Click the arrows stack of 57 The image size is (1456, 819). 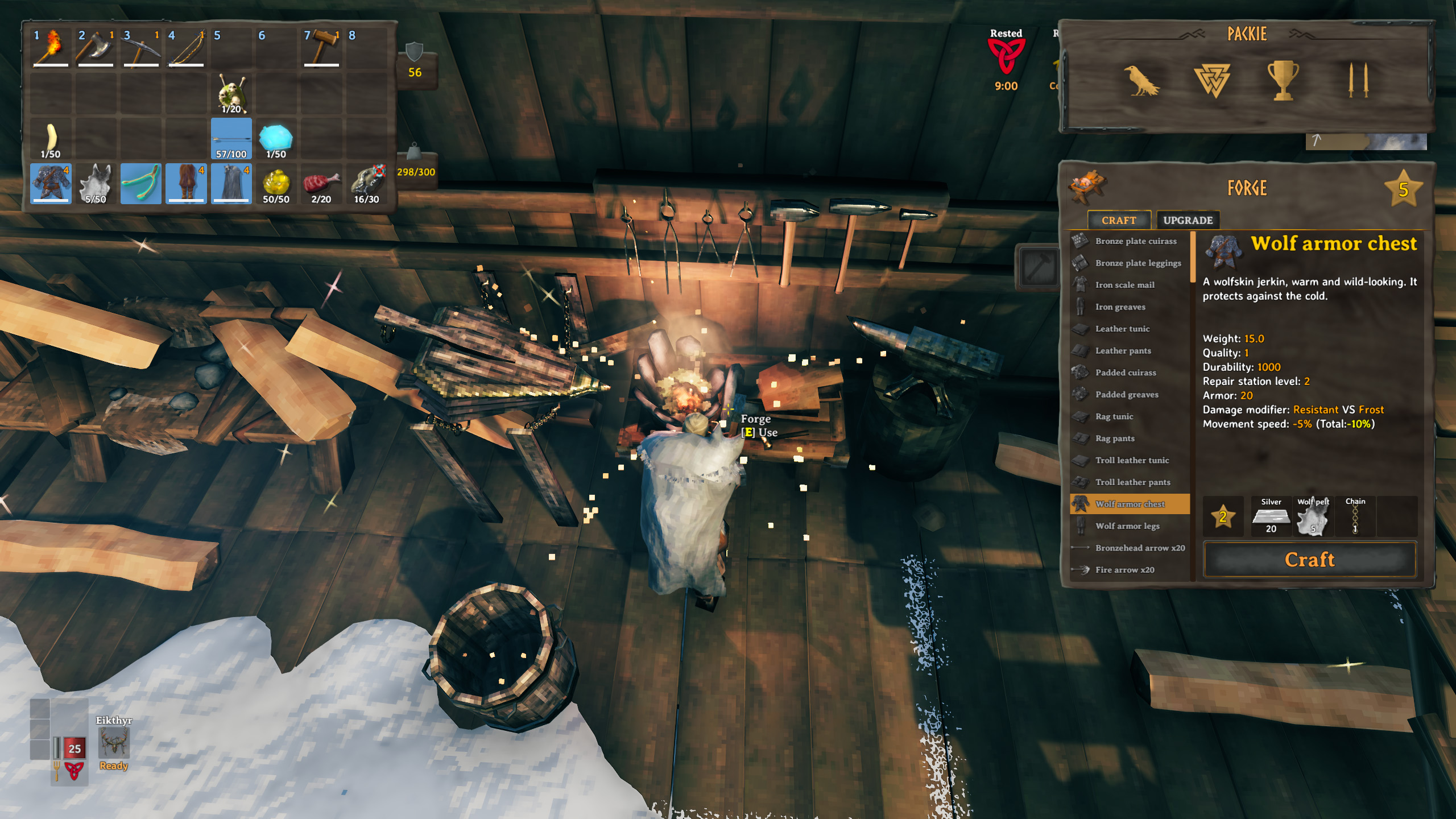tap(231, 139)
